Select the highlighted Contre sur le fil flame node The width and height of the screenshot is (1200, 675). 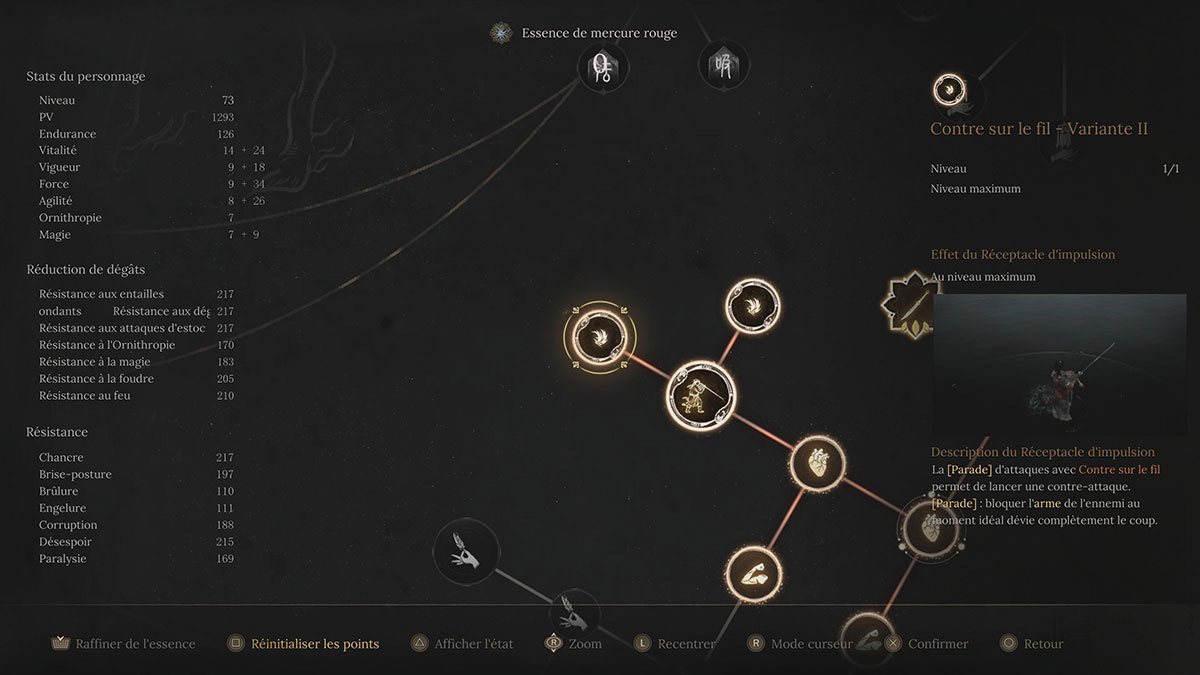pos(599,336)
